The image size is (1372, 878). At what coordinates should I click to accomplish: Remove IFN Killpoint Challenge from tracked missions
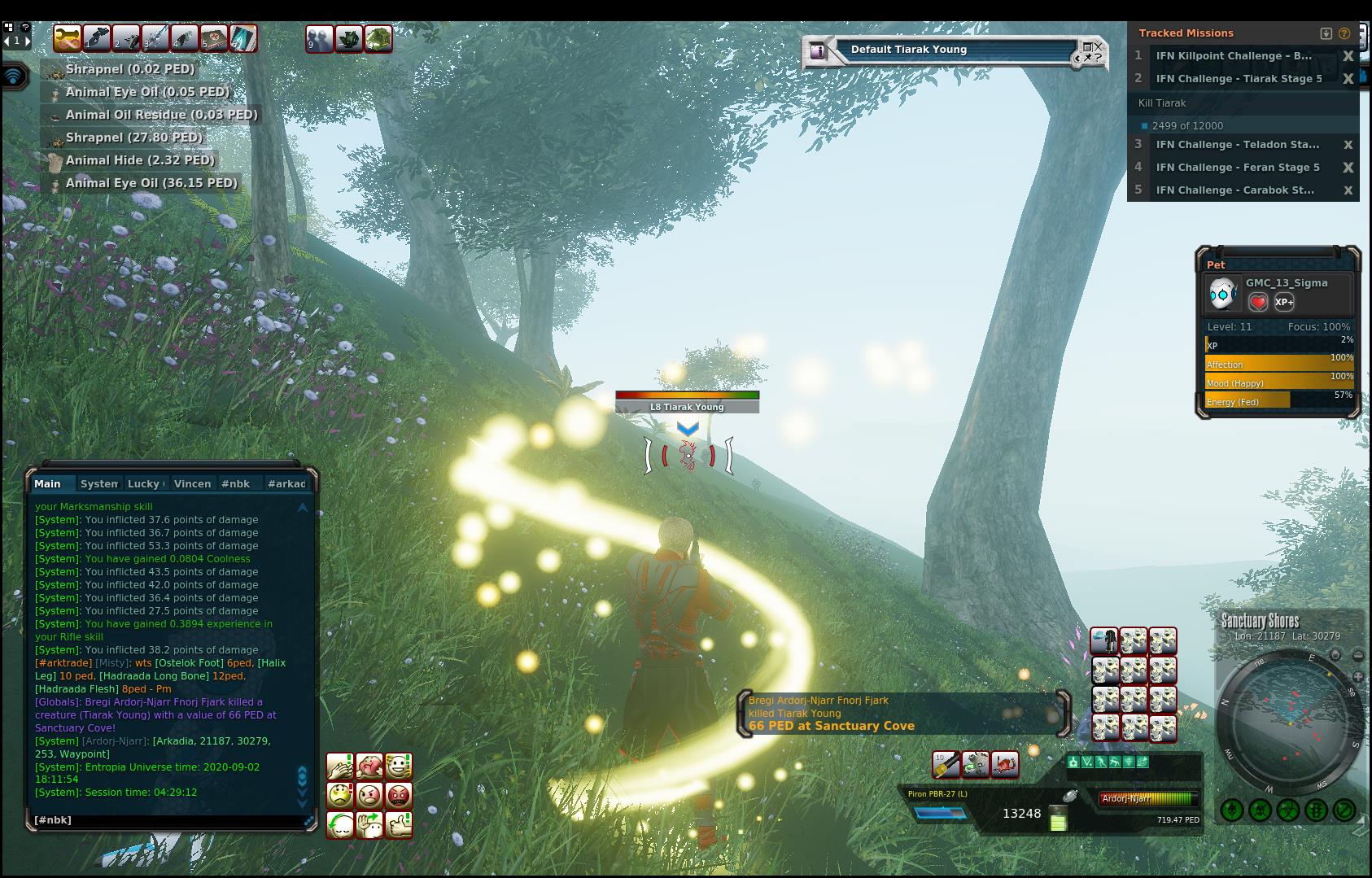1348,56
